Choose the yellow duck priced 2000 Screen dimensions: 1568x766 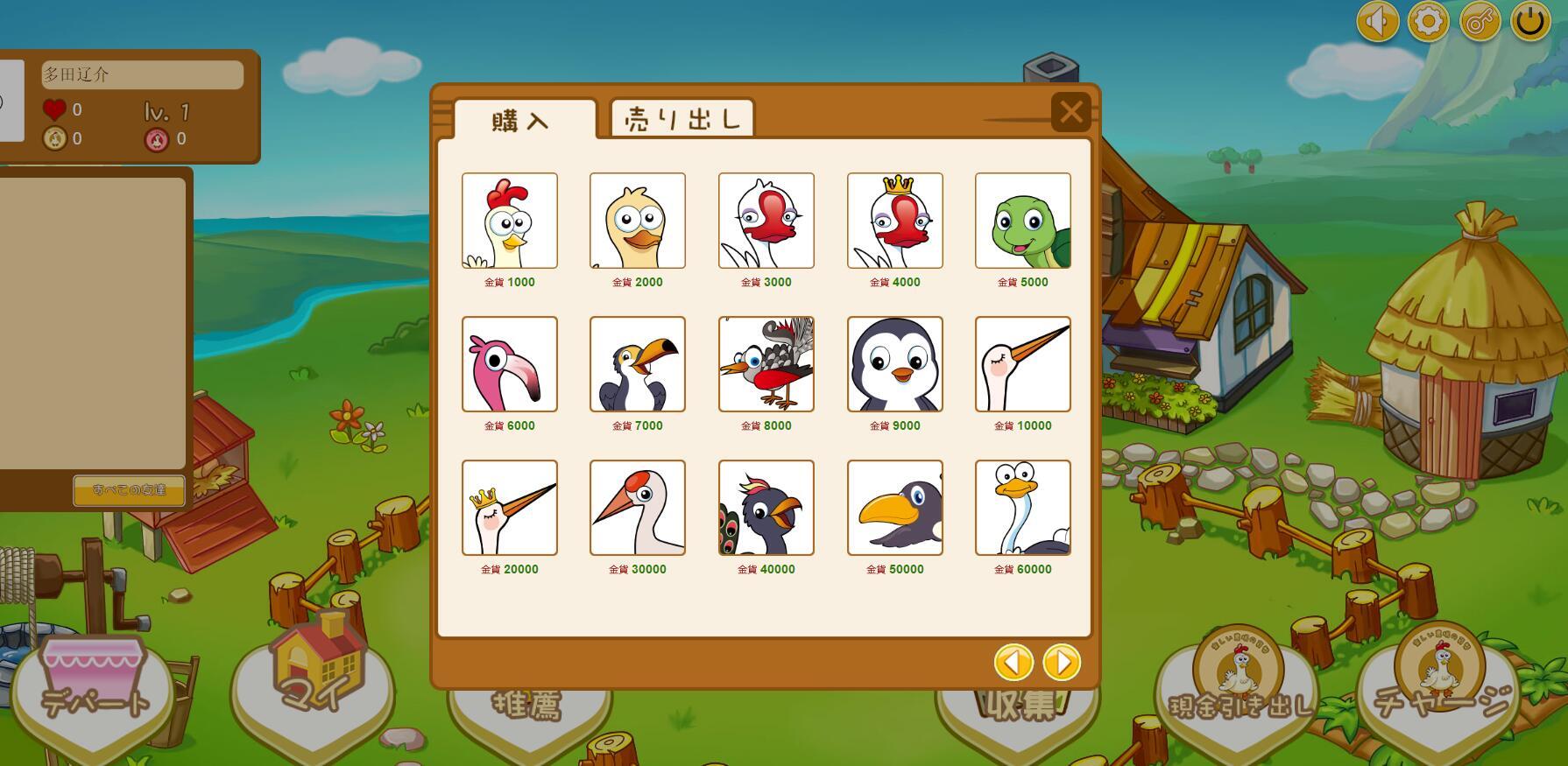tap(638, 221)
